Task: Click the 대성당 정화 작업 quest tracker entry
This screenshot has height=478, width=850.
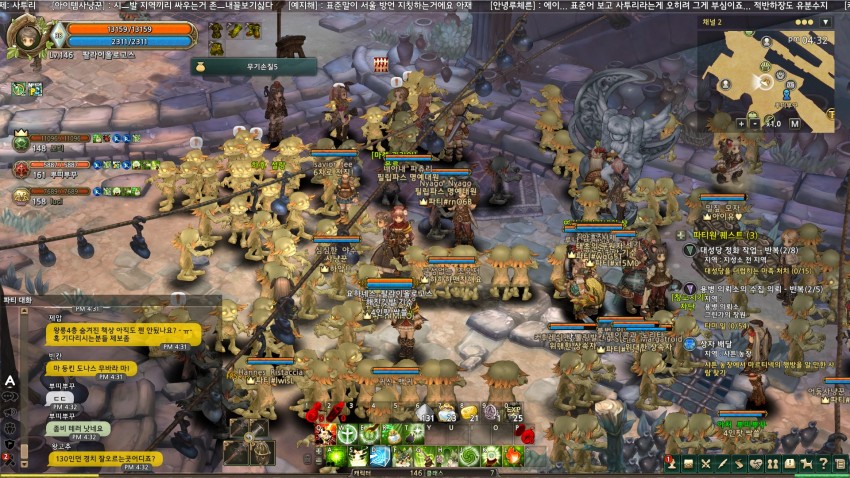Action: click(745, 251)
